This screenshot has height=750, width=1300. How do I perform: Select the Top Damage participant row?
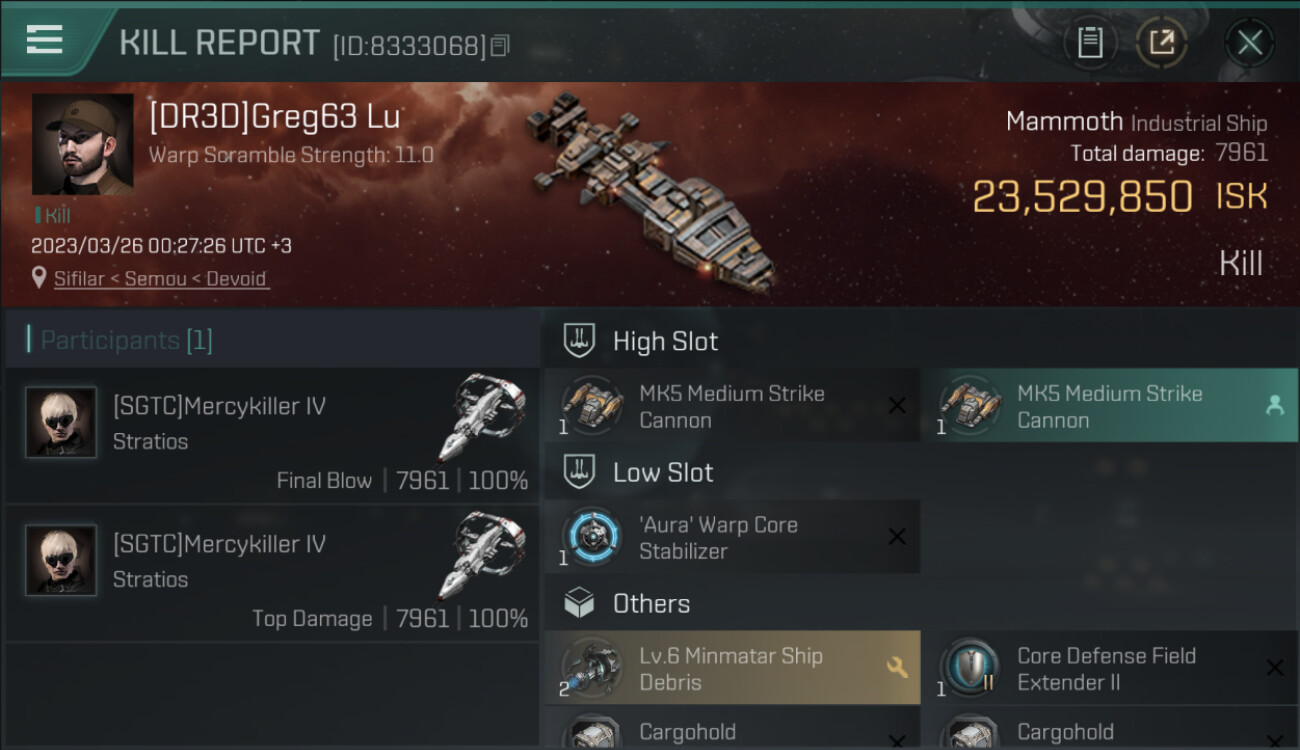pyautogui.click(x=272, y=574)
